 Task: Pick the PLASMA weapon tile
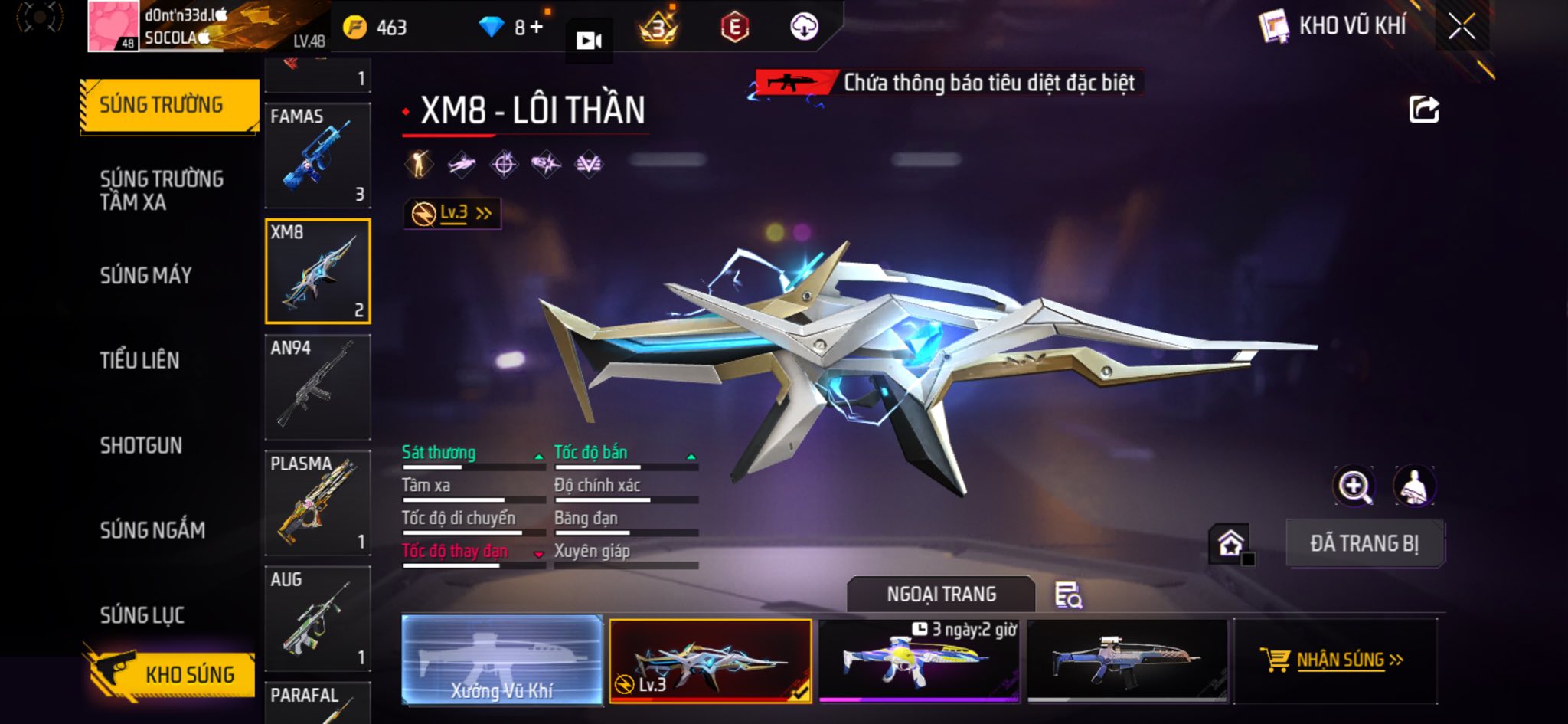coord(318,503)
